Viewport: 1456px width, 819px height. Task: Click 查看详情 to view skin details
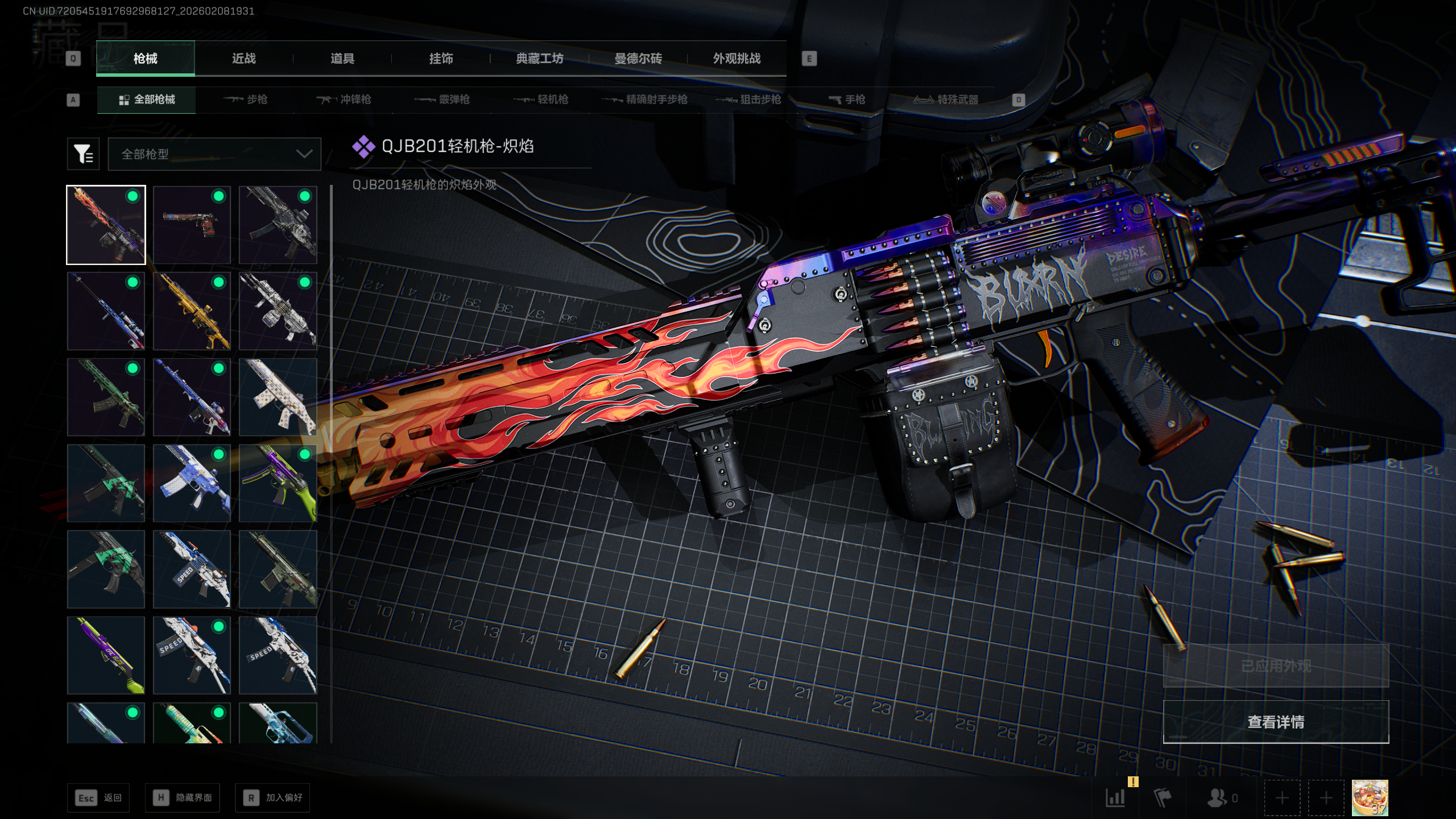(1276, 722)
